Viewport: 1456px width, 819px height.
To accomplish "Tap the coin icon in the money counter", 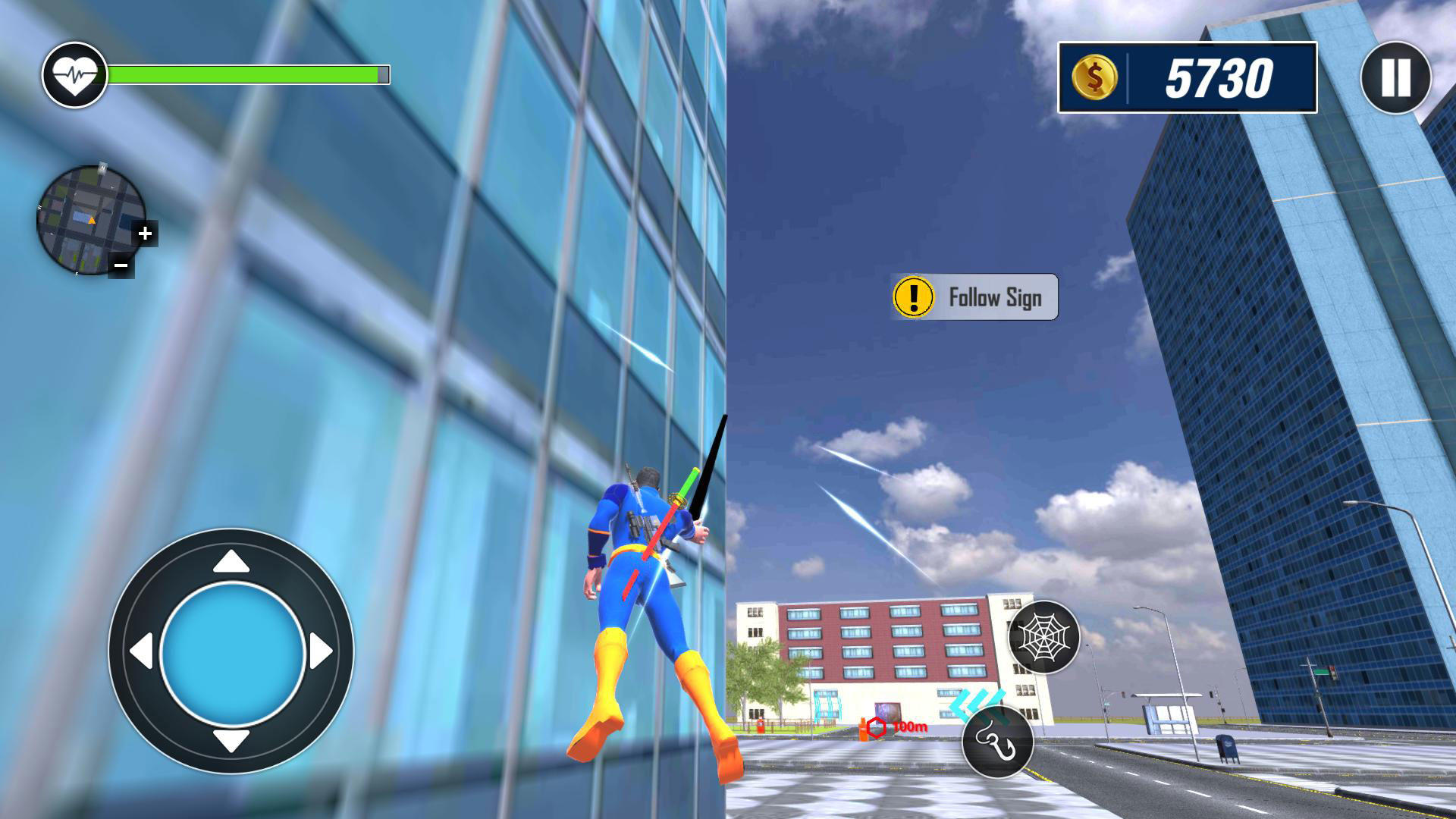I will pyautogui.click(x=1097, y=78).
